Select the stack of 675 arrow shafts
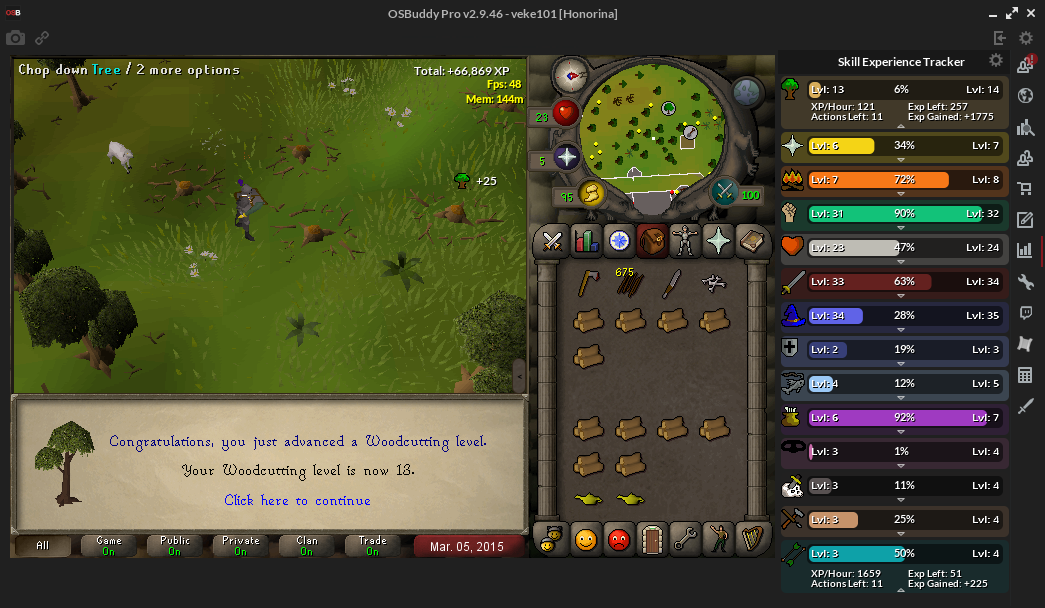The width and height of the screenshot is (1045, 608). click(x=630, y=284)
